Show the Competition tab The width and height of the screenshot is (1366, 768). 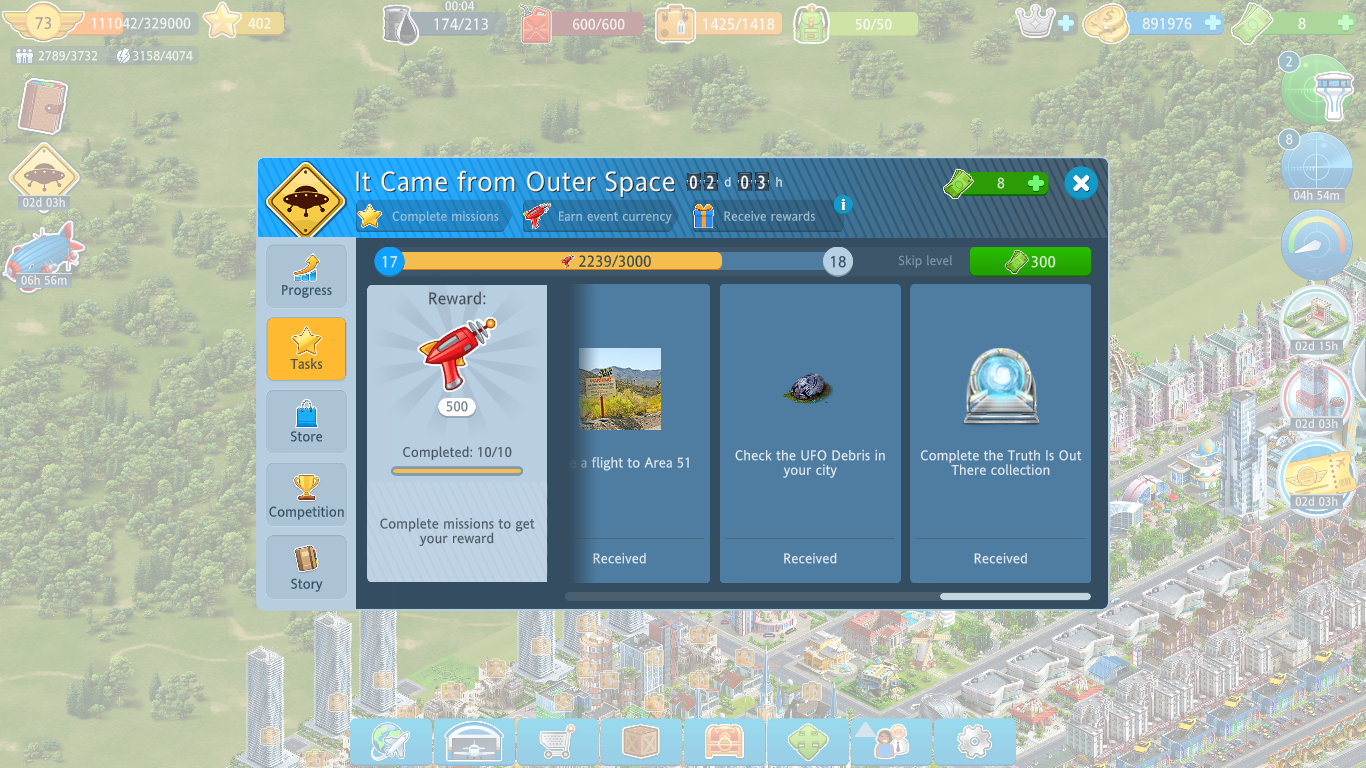tap(306, 495)
